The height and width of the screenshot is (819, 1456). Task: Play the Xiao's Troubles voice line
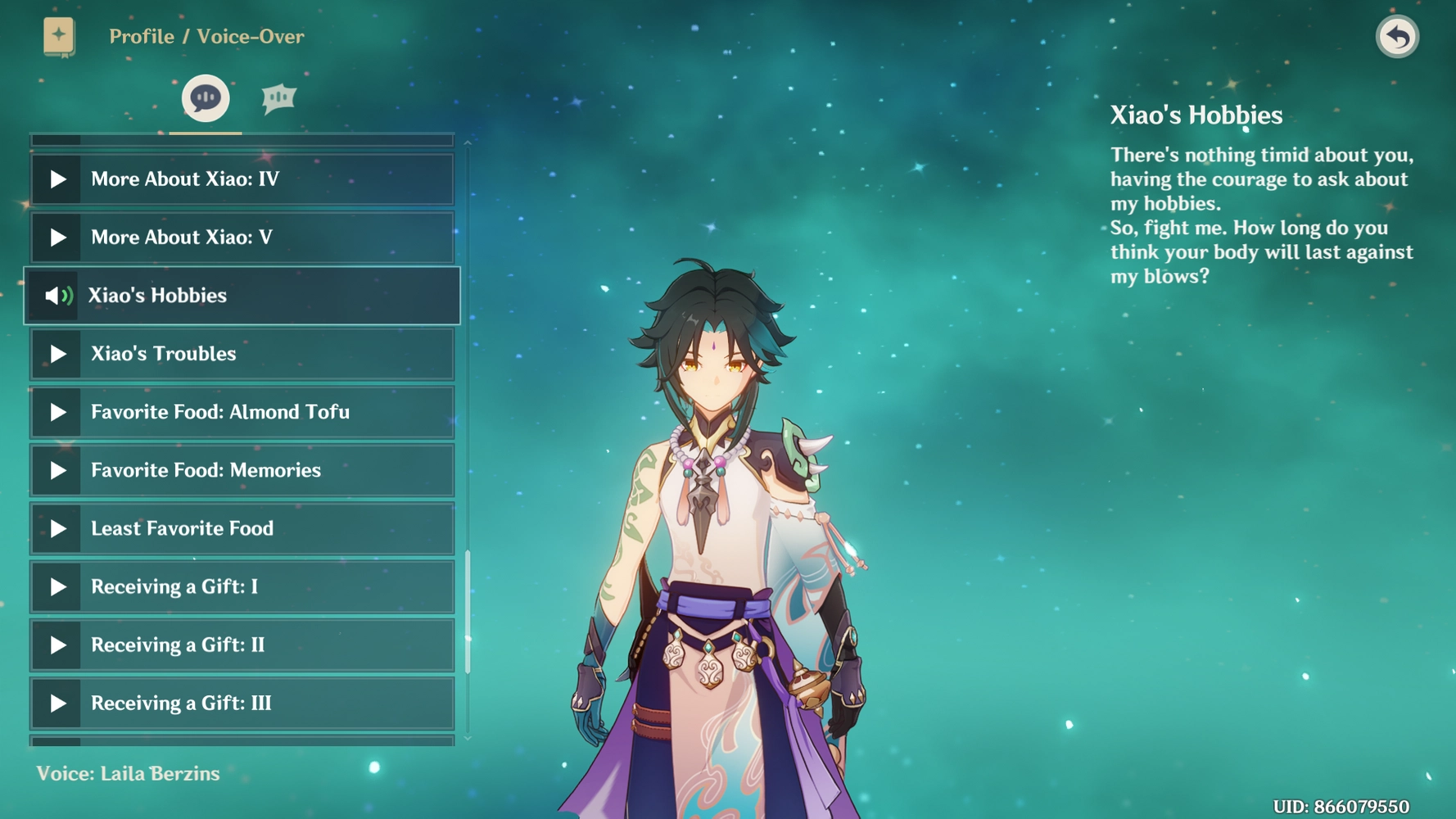(57, 354)
